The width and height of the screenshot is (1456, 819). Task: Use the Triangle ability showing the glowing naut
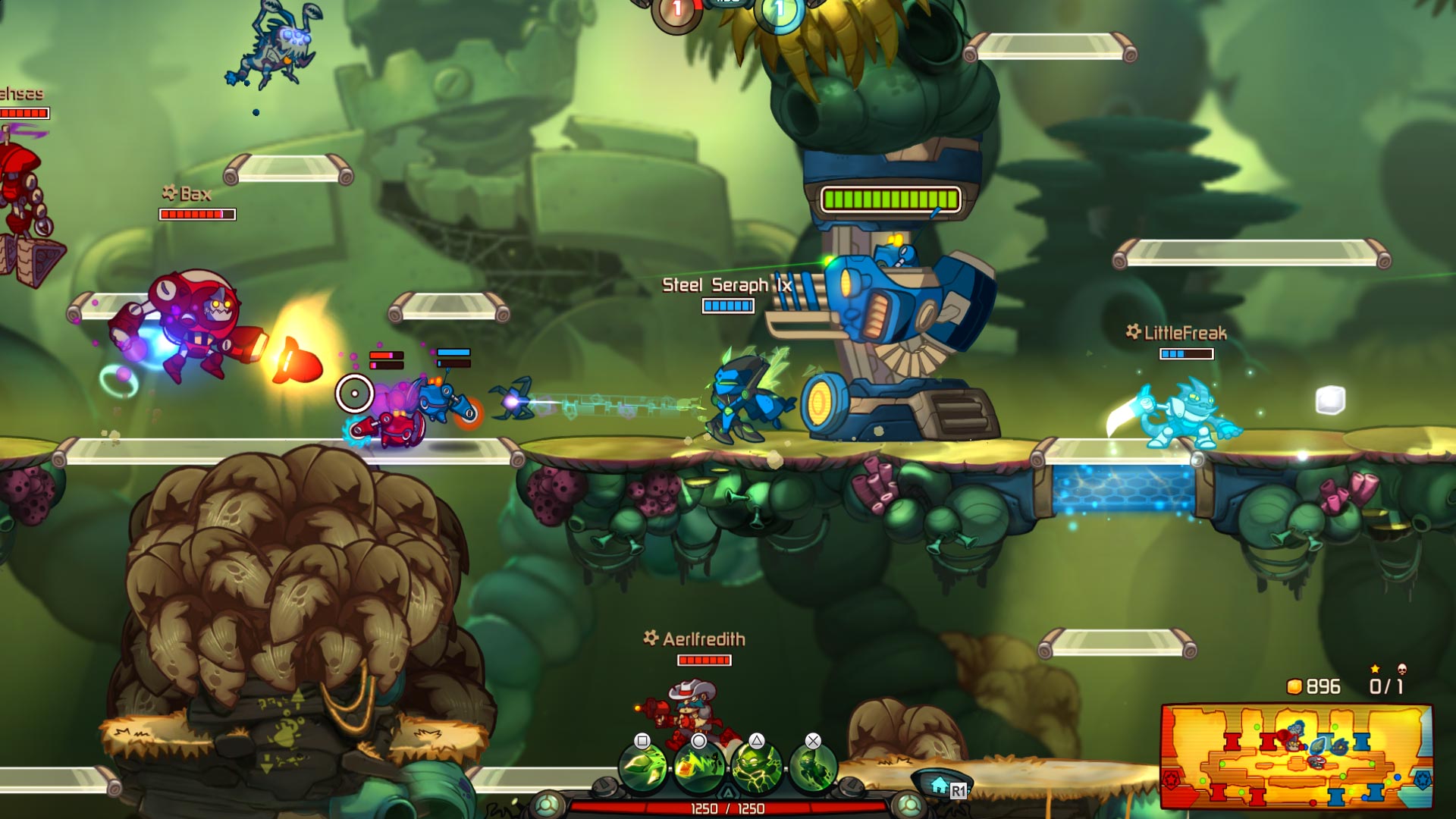click(758, 767)
